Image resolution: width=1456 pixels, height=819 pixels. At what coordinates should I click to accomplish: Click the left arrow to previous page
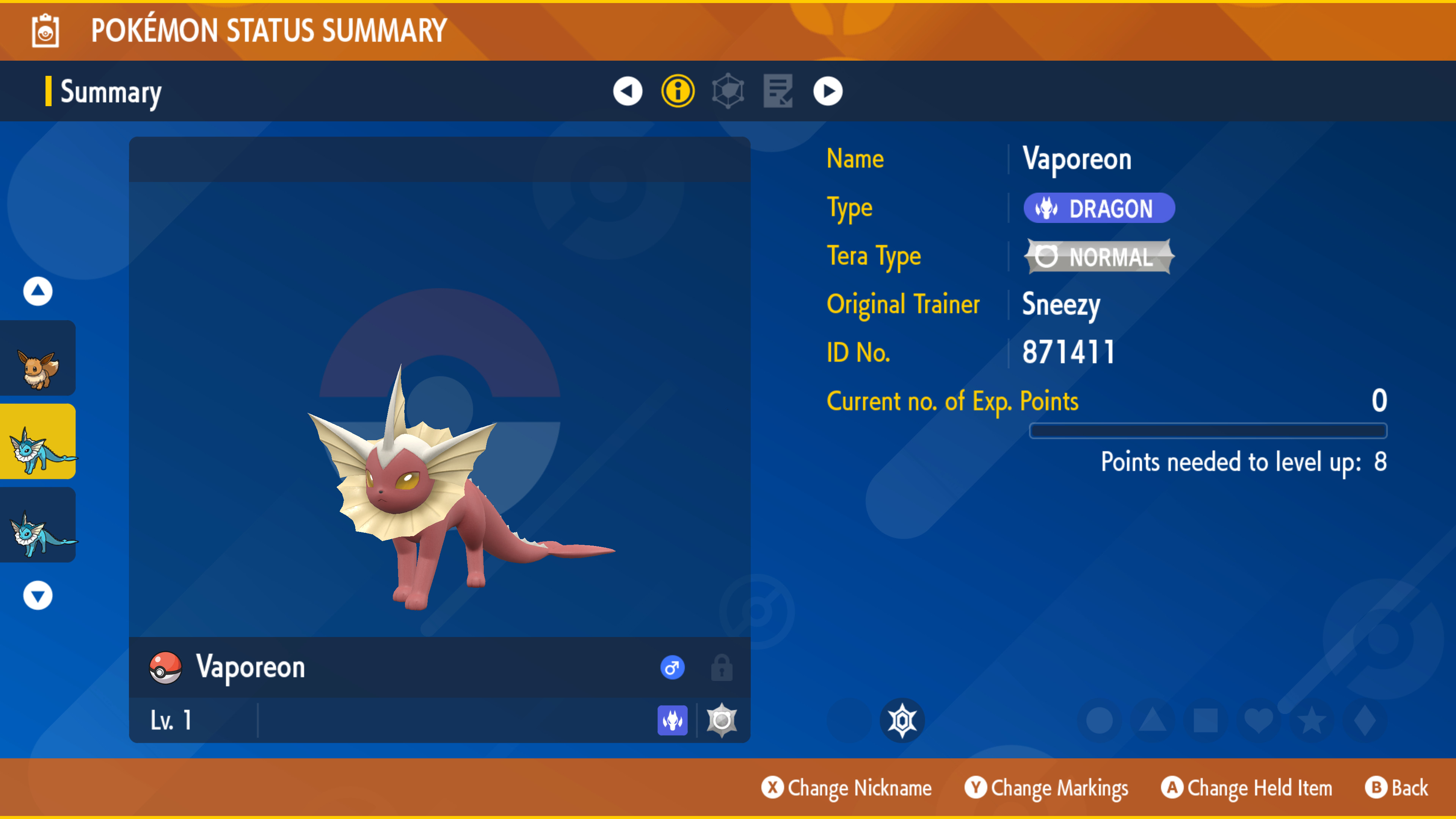click(629, 91)
